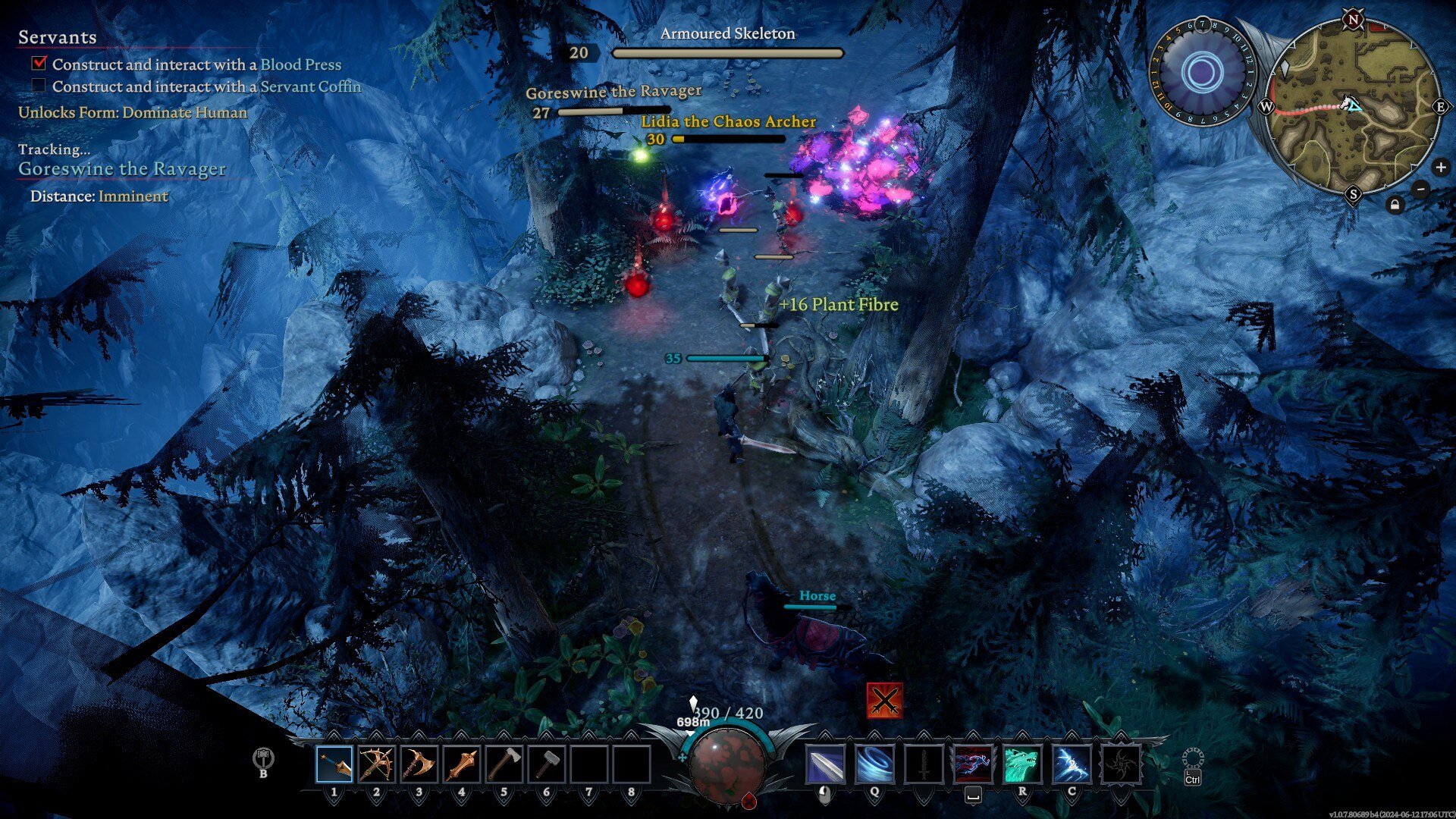Viewport: 1456px width, 819px height.
Task: Use the blue whirlwind ability
Action: click(x=874, y=764)
